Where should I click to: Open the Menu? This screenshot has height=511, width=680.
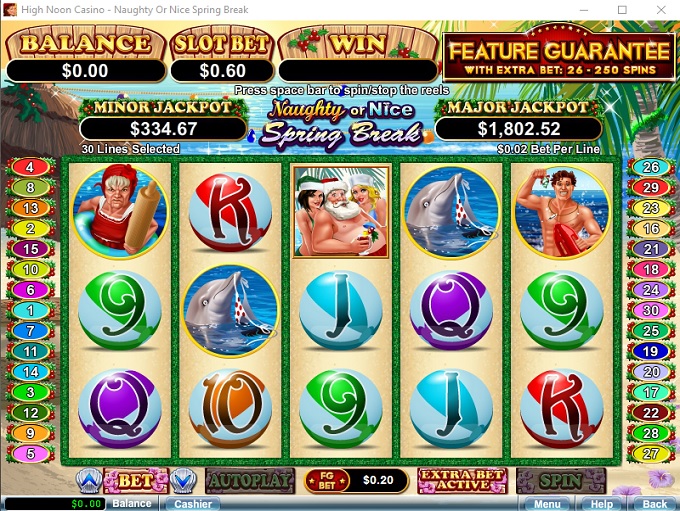[547, 504]
